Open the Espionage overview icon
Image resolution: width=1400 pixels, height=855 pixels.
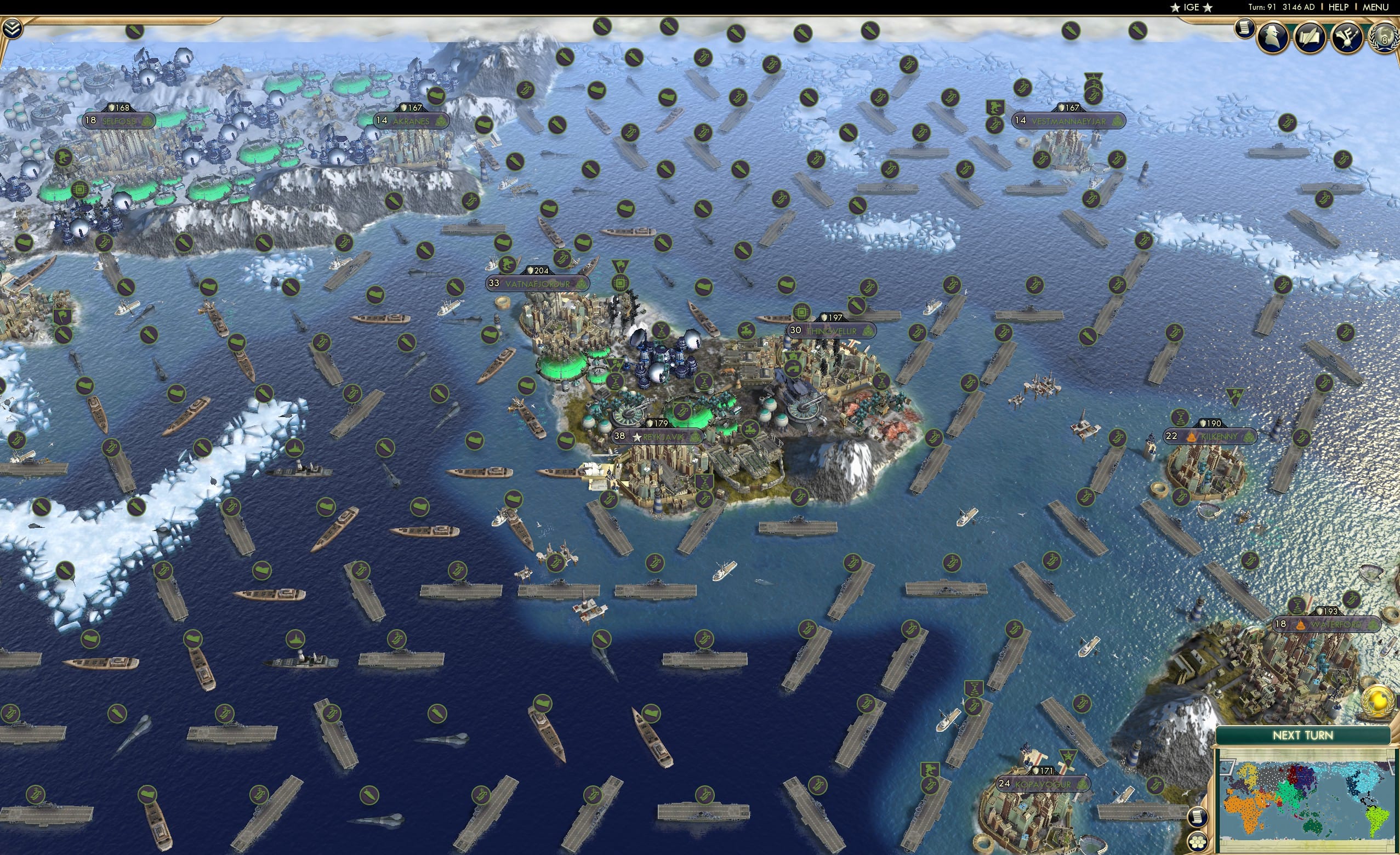pos(1273,37)
